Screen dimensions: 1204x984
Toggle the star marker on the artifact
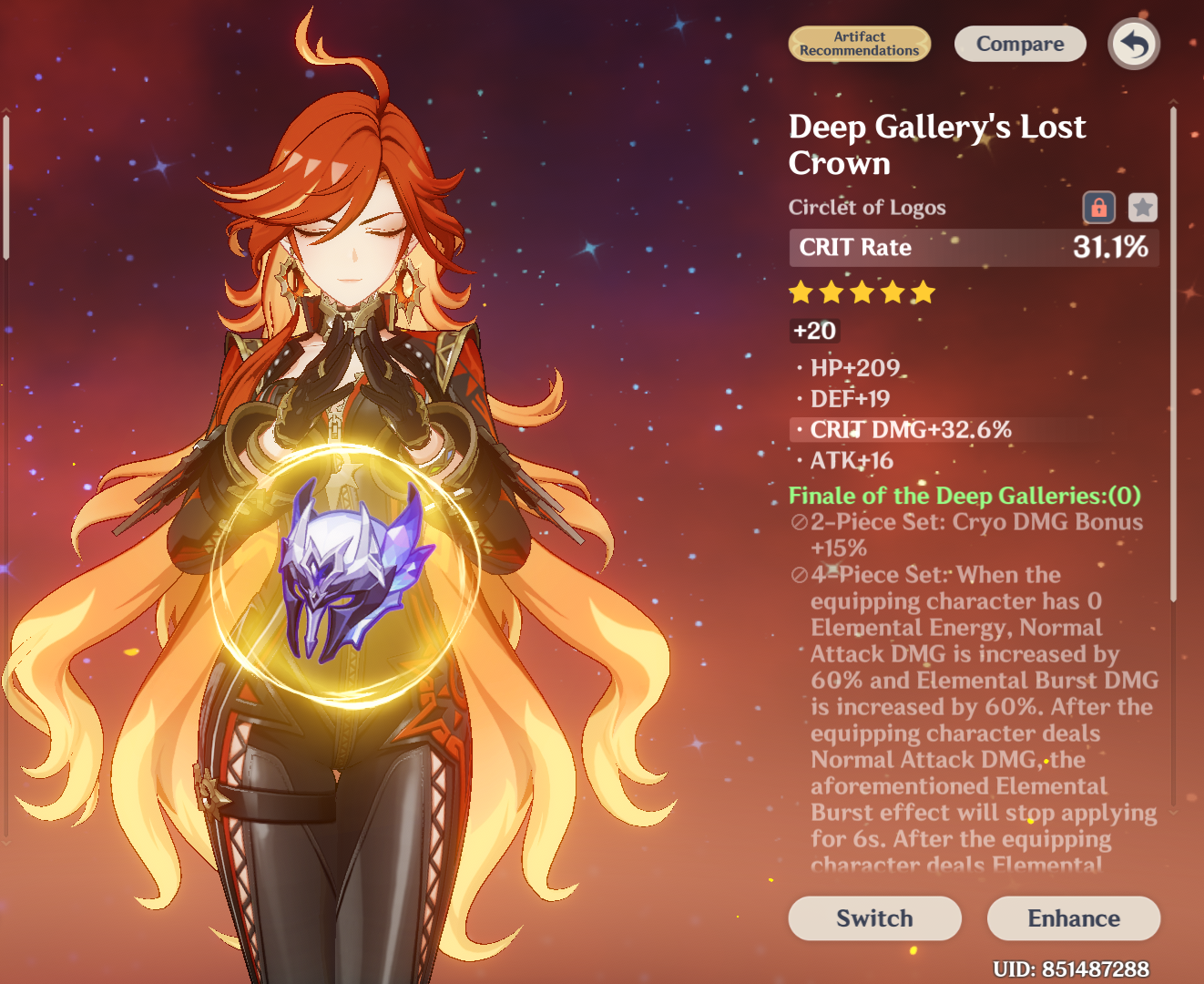pos(1142,207)
